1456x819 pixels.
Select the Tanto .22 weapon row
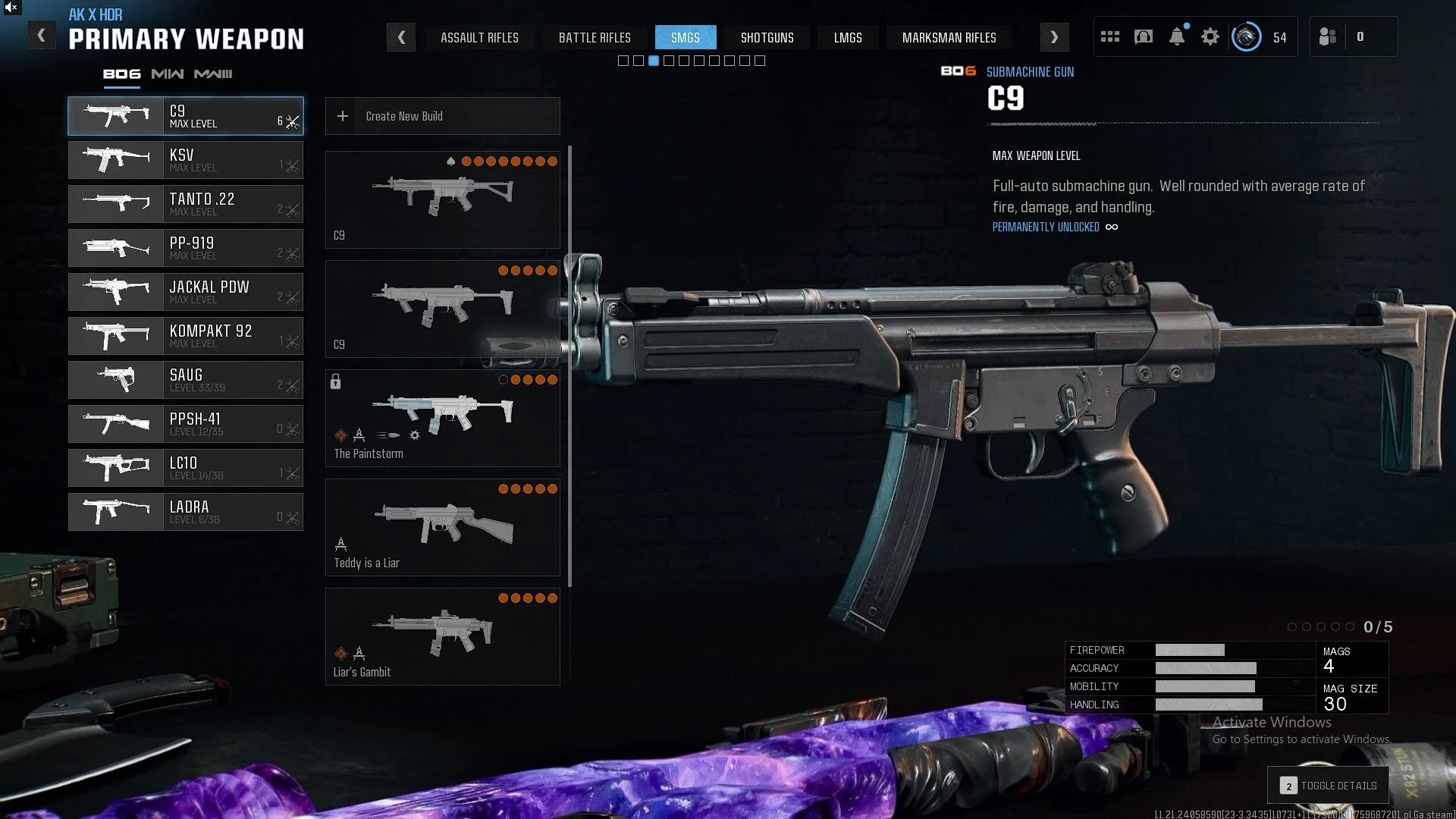(x=186, y=204)
